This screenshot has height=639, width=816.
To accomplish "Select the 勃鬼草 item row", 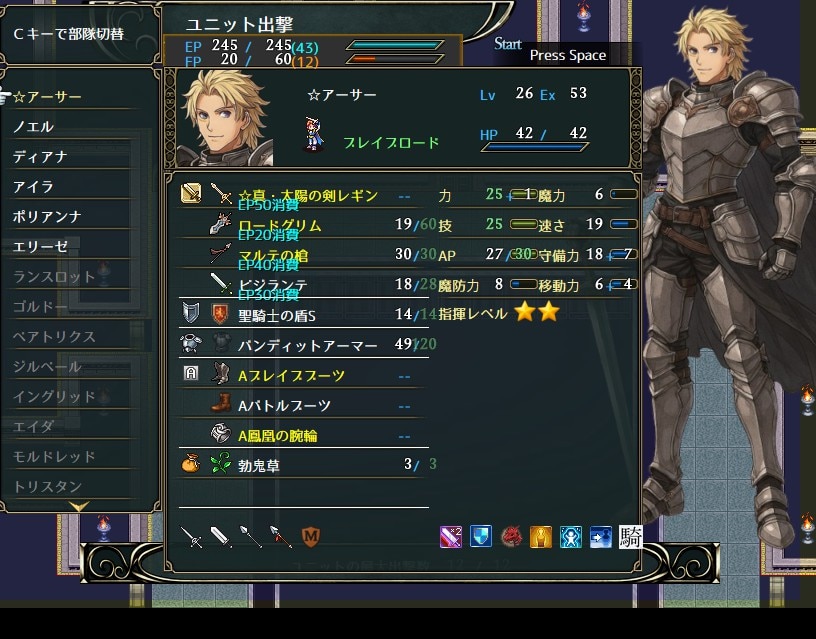I will (x=261, y=465).
